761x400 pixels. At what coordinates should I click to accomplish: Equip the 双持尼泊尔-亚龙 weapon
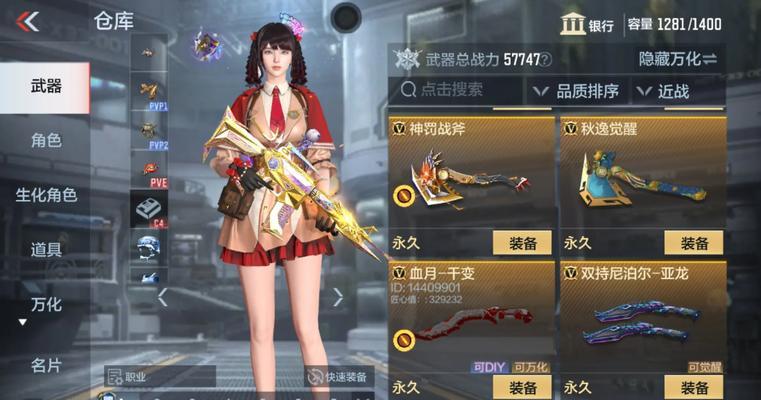pyautogui.click(x=694, y=387)
